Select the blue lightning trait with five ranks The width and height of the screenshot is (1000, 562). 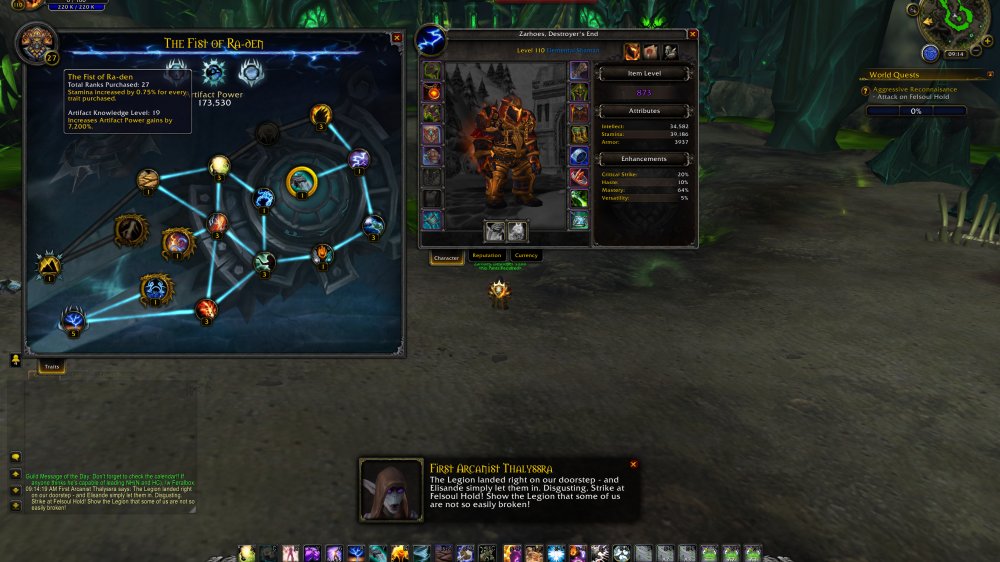point(72,319)
